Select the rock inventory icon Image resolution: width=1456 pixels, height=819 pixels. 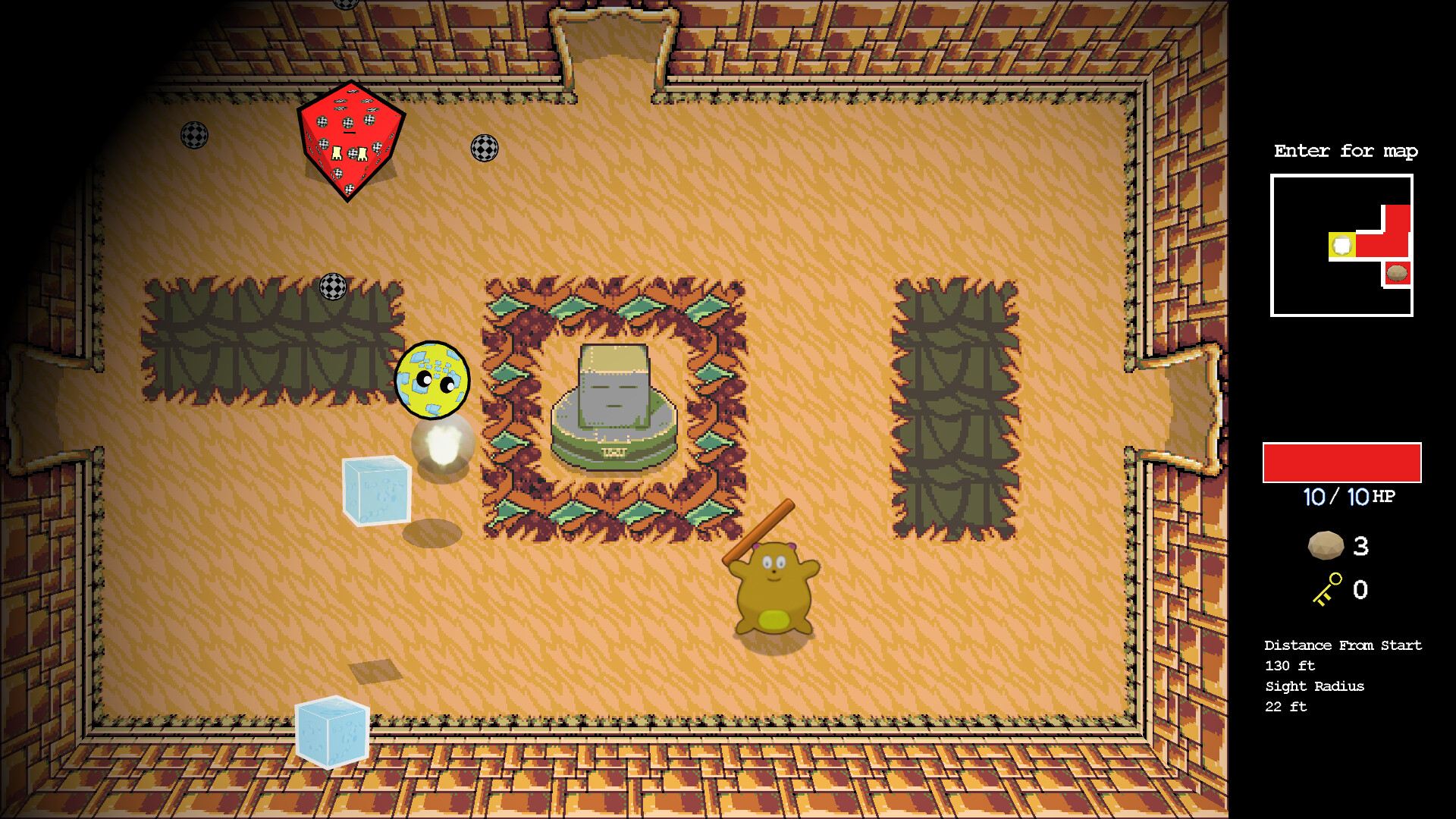click(x=1326, y=546)
